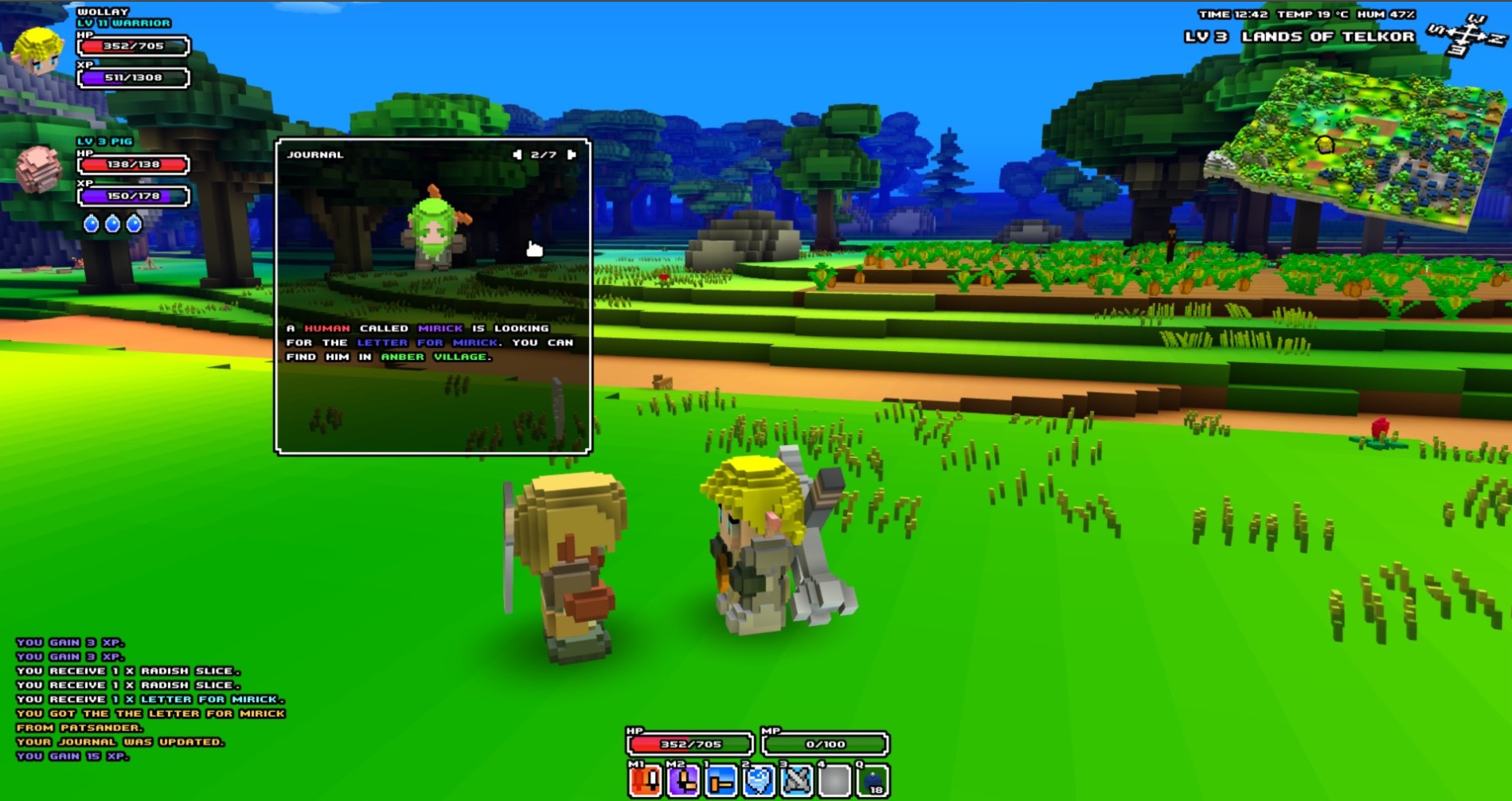Click Wollay's HP bar showing 352/705
Image resolution: width=1512 pixels, height=801 pixels.
pyautogui.click(x=131, y=48)
